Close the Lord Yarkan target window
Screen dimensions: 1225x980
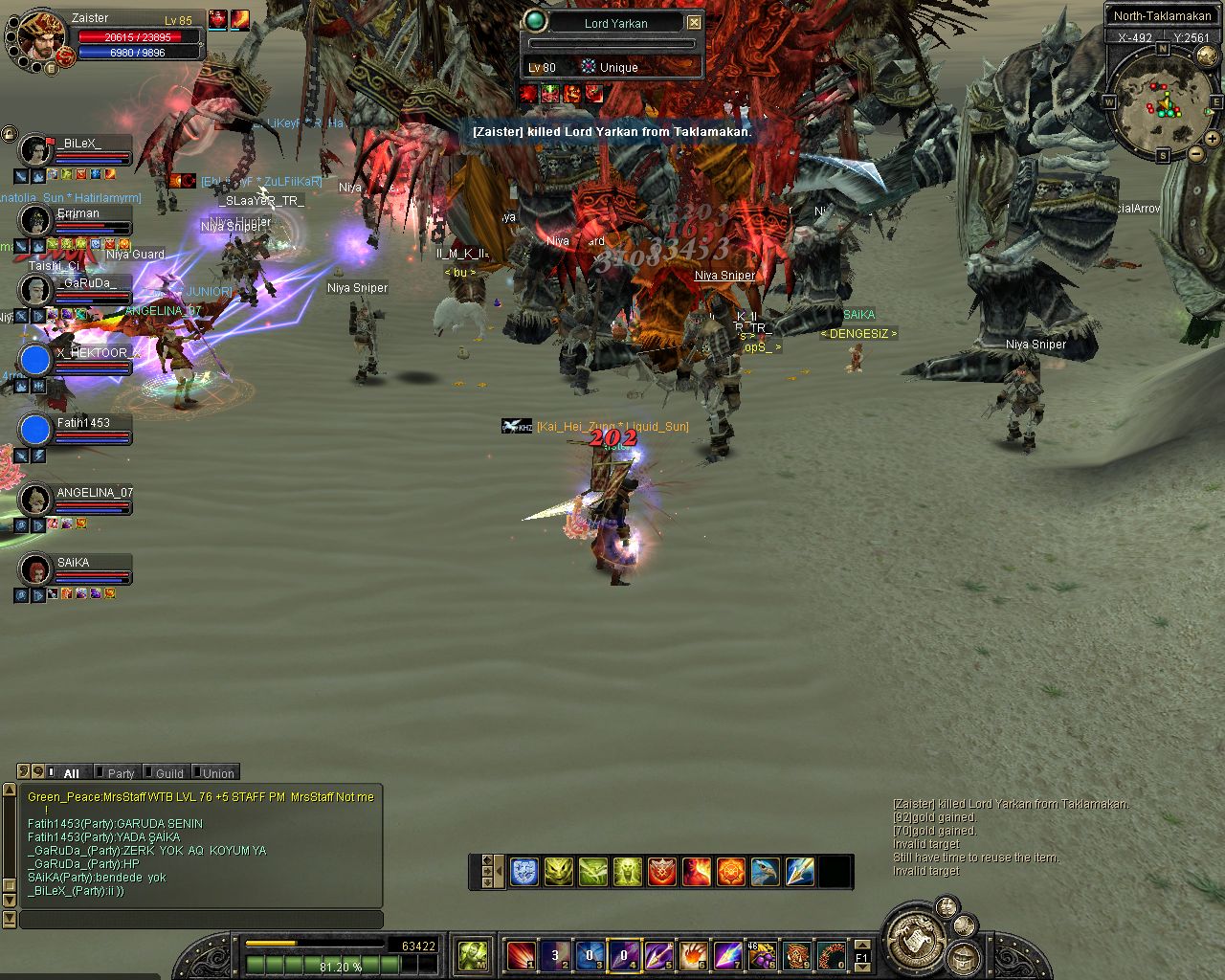[695, 23]
